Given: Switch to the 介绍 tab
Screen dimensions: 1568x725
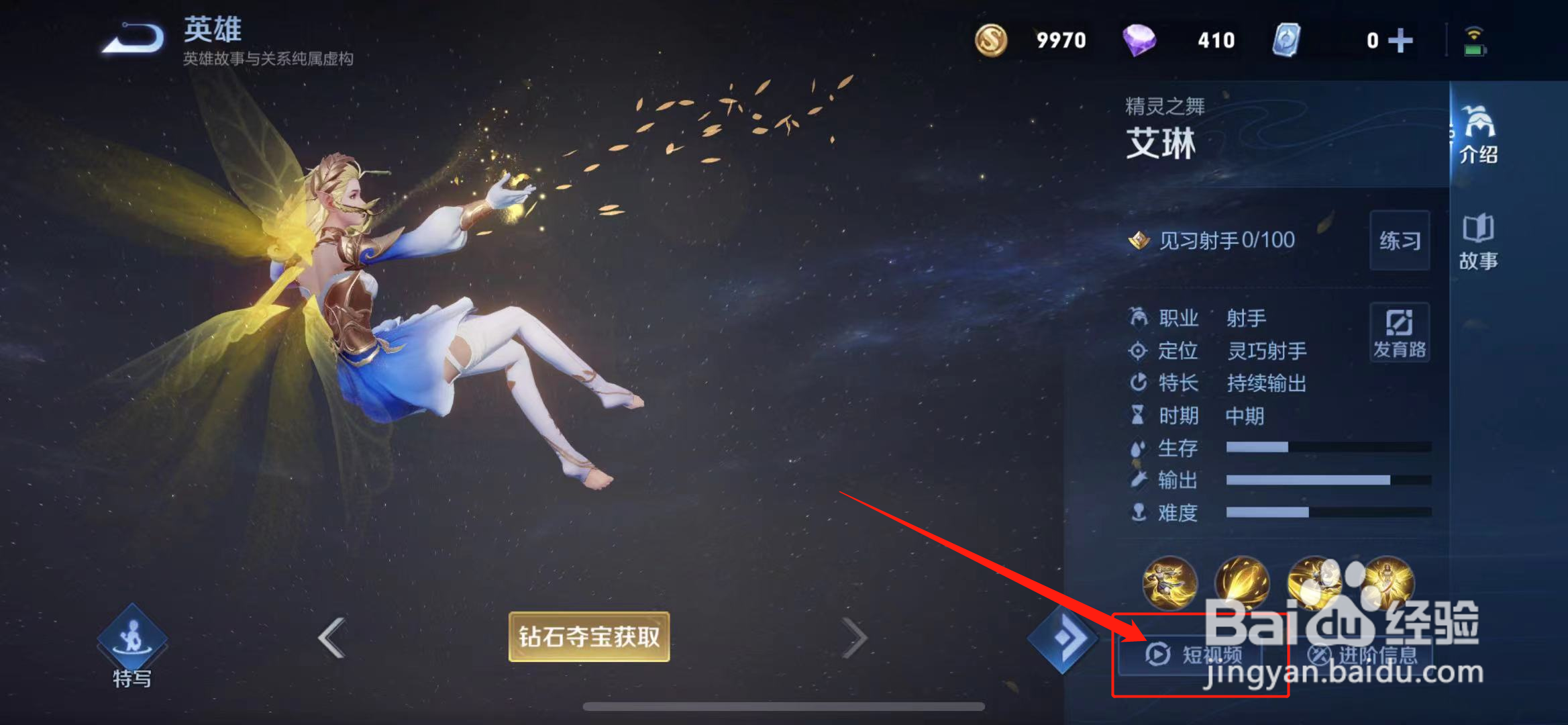Looking at the screenshot, I should 1479,138.
